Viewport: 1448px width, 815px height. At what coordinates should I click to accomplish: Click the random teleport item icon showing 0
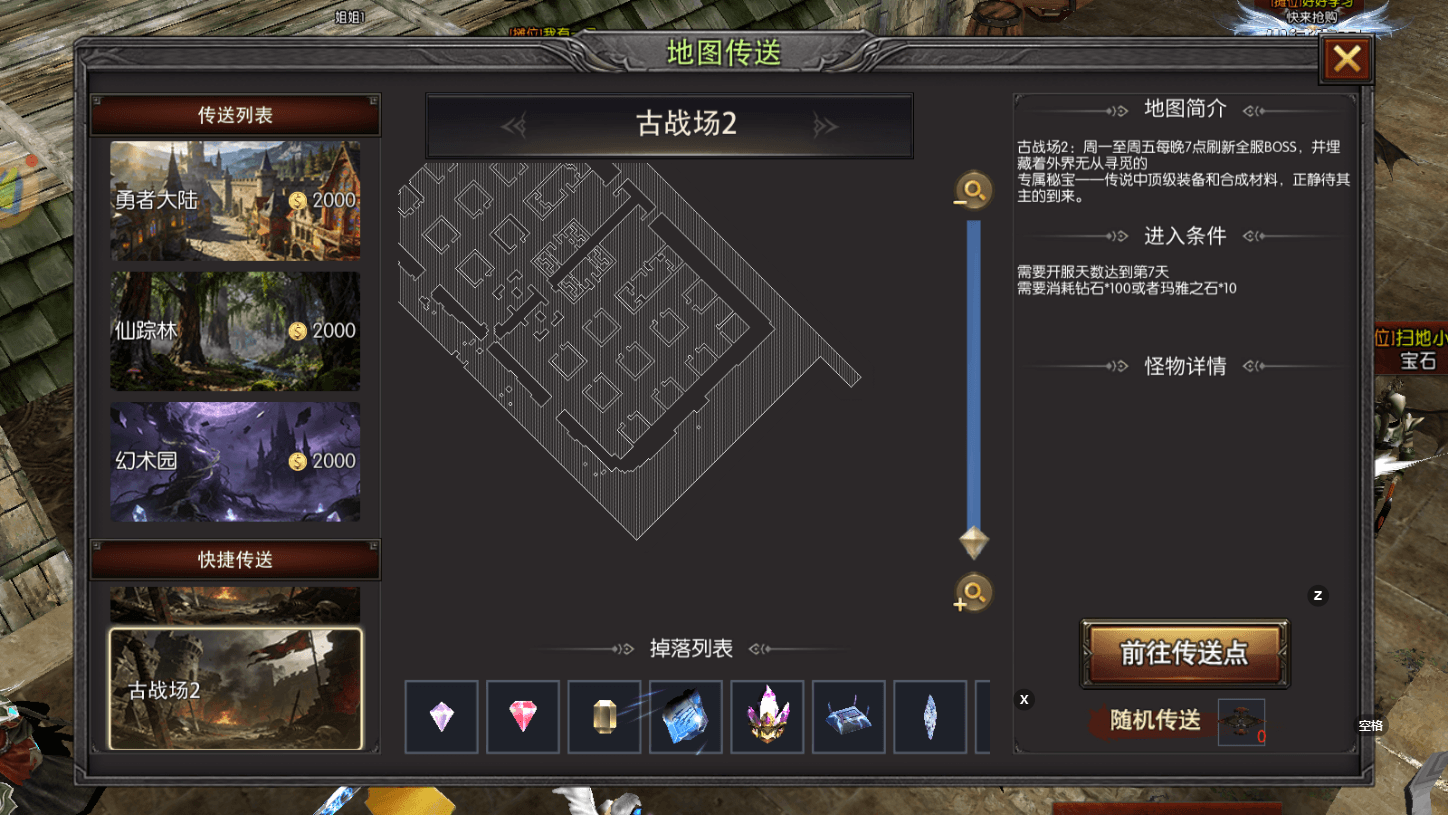point(1242,721)
